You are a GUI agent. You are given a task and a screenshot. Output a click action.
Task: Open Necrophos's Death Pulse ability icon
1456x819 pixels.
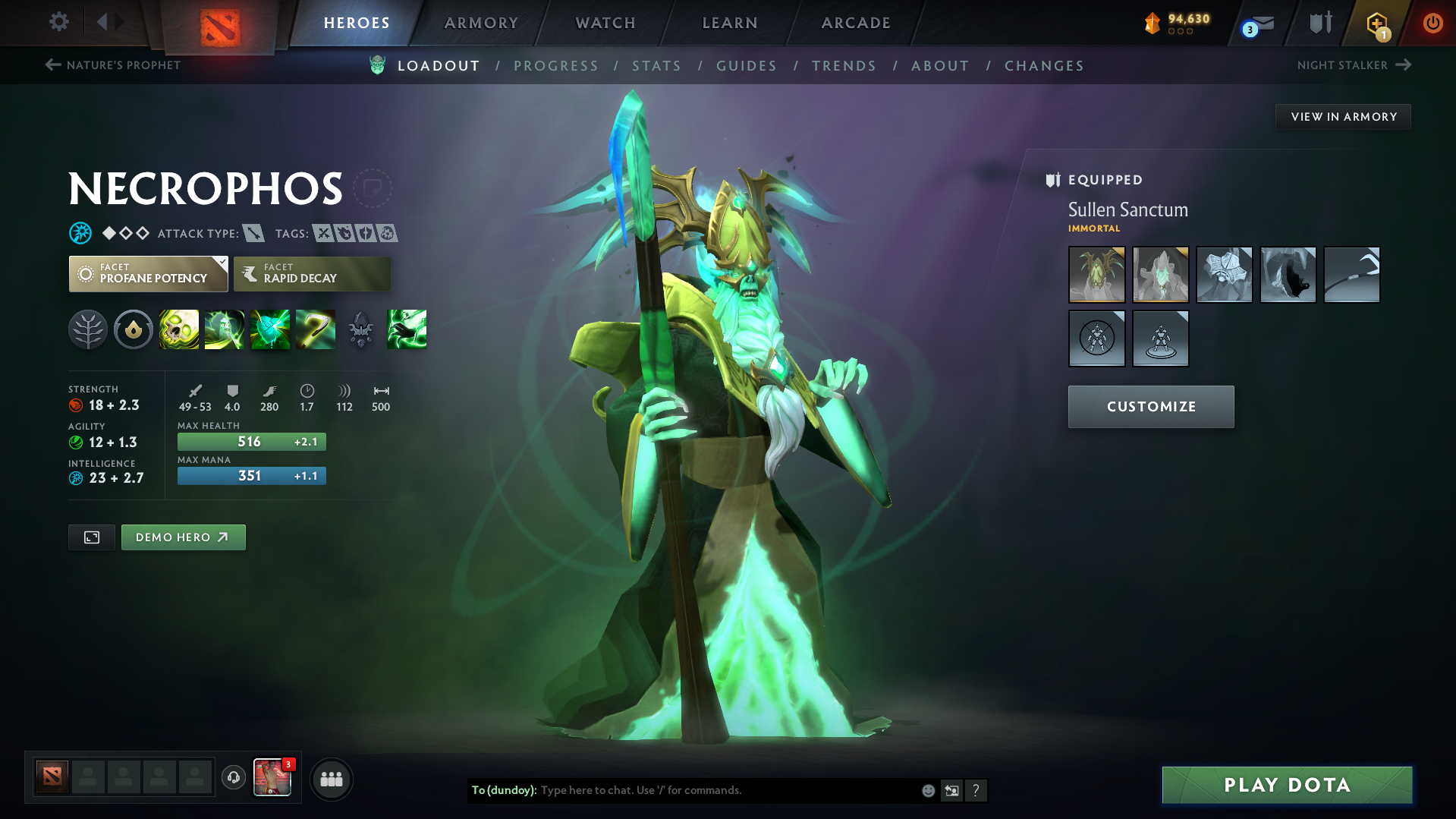point(179,329)
